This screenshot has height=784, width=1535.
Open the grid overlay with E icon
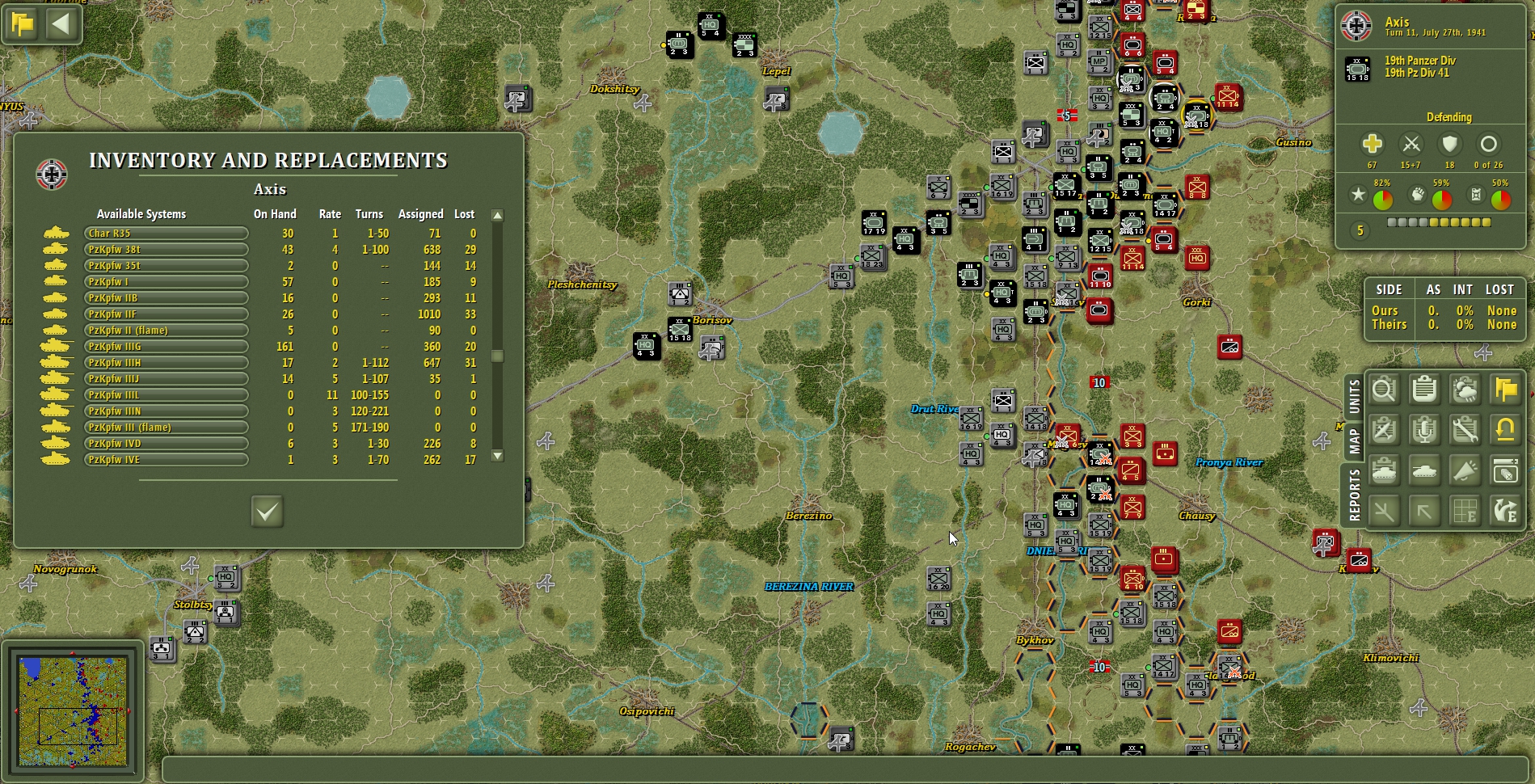[1465, 511]
